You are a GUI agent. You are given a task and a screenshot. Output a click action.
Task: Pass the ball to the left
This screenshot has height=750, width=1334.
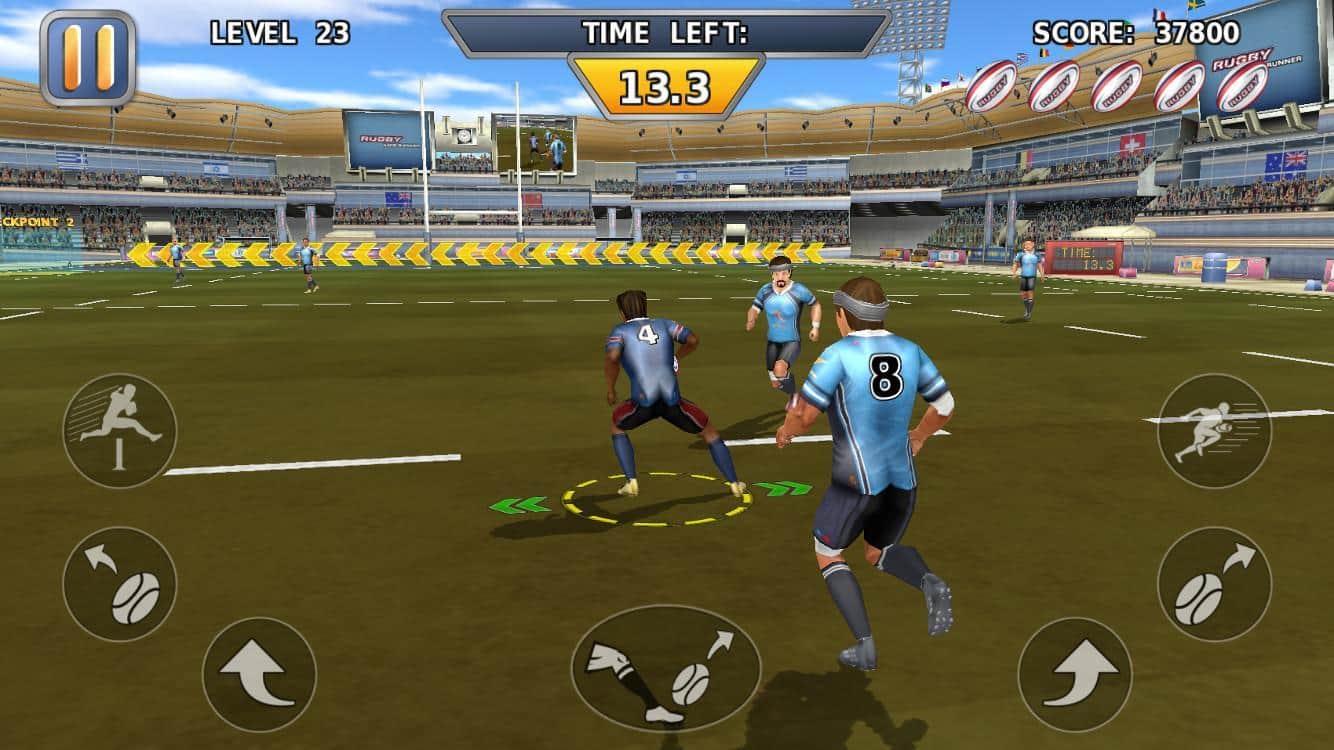[120, 584]
